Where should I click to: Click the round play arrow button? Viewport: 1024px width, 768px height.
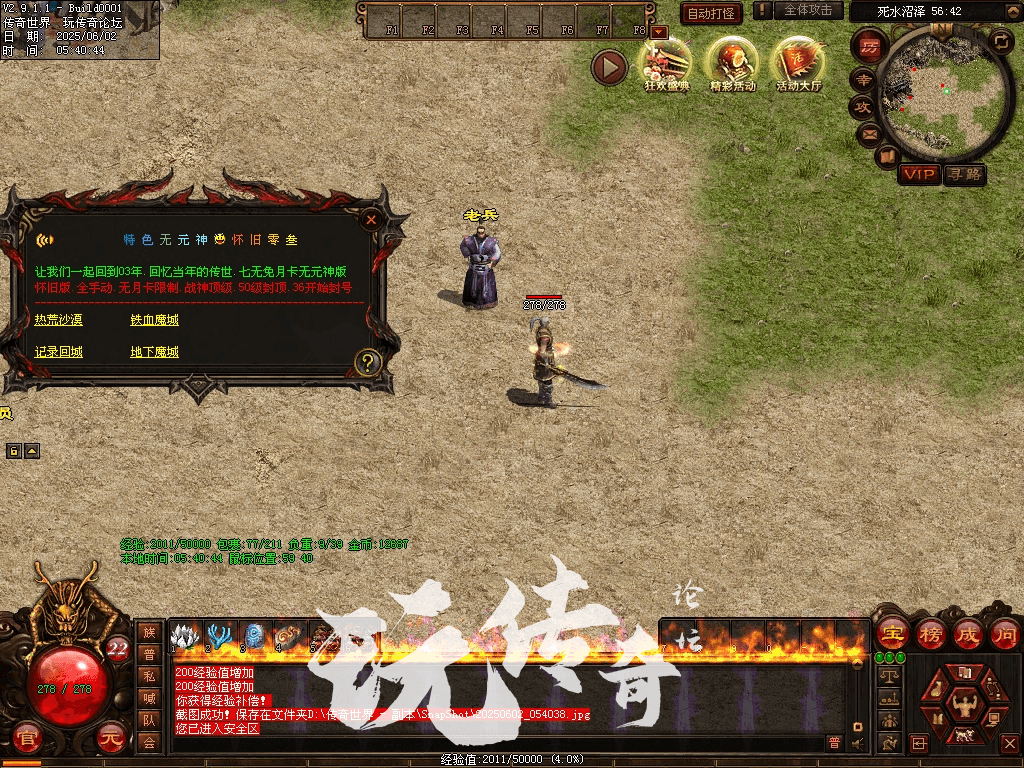pyautogui.click(x=609, y=67)
